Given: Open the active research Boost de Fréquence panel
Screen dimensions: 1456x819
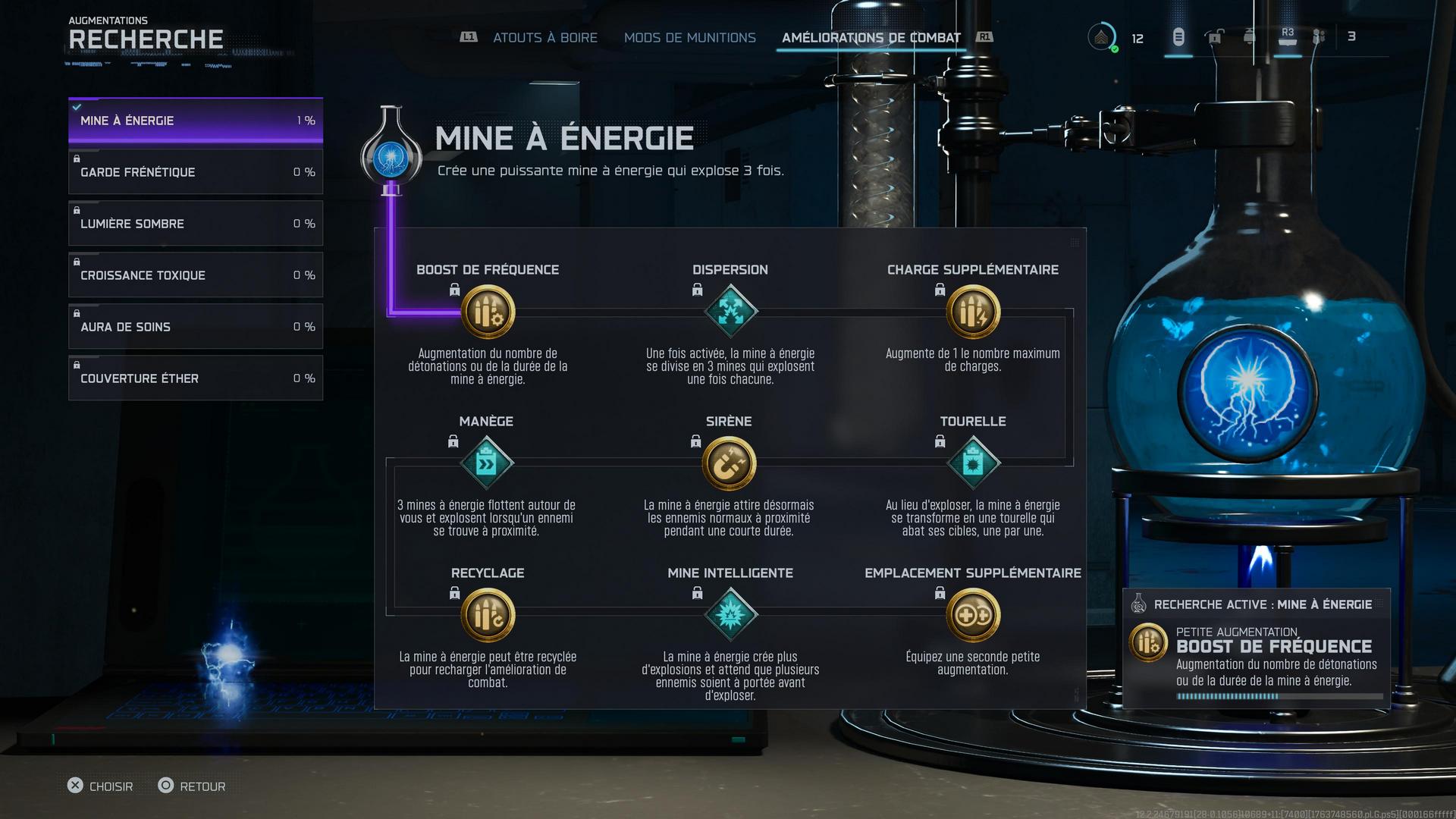Looking at the screenshot, I should (1256, 649).
